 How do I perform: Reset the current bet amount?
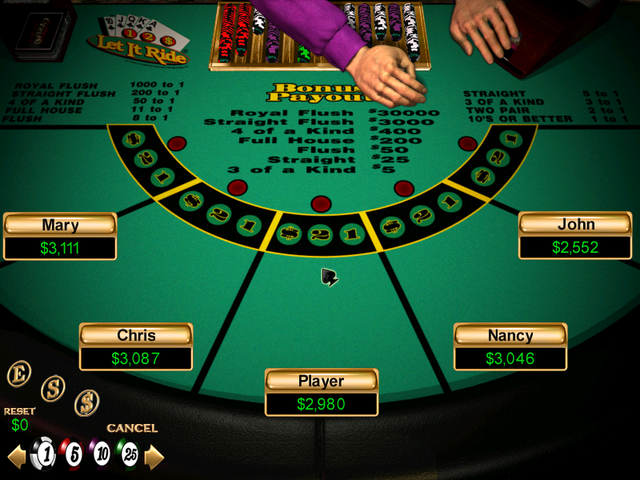19,411
